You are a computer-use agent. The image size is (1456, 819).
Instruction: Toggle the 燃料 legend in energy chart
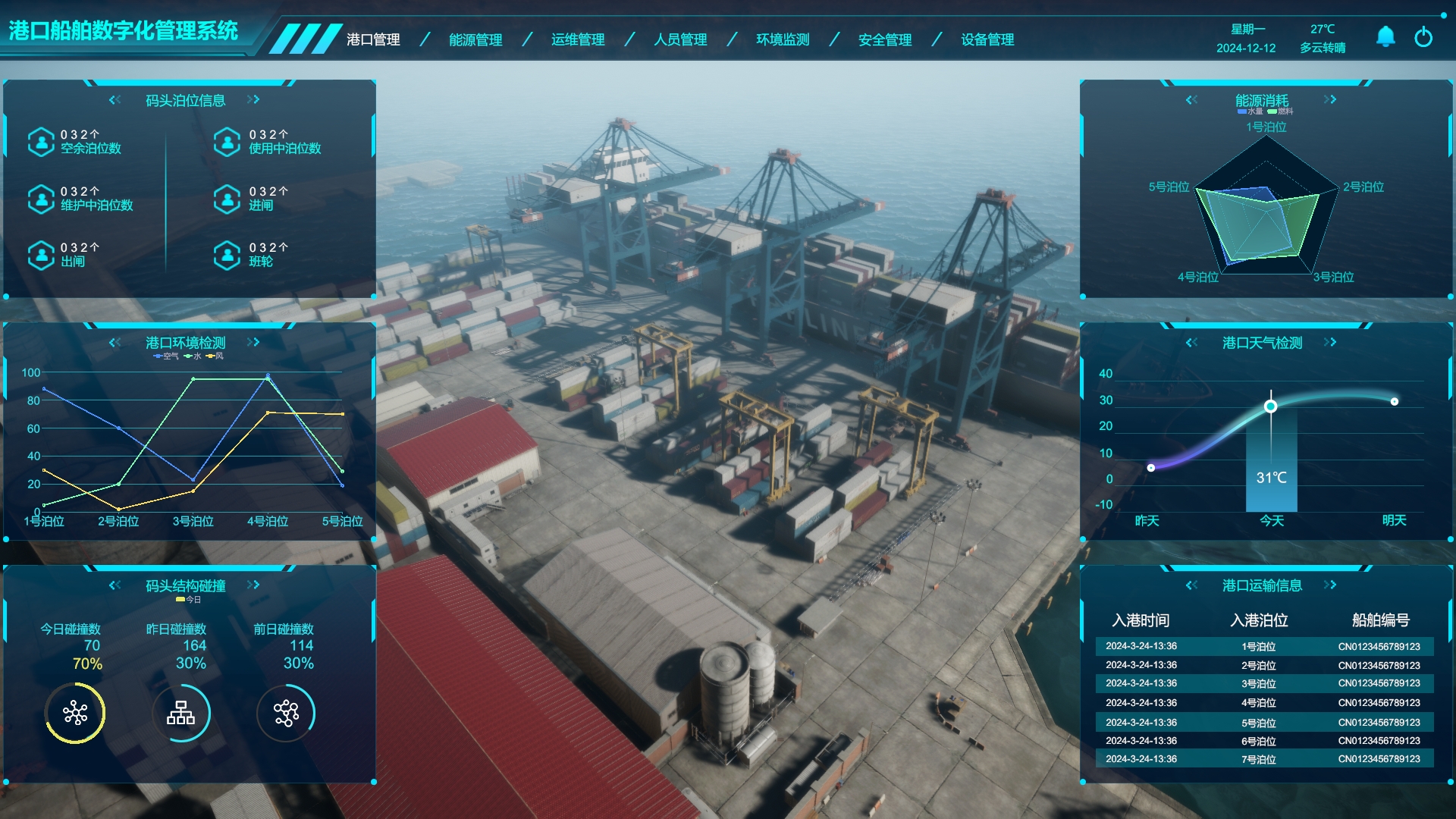pyautogui.click(x=1281, y=111)
